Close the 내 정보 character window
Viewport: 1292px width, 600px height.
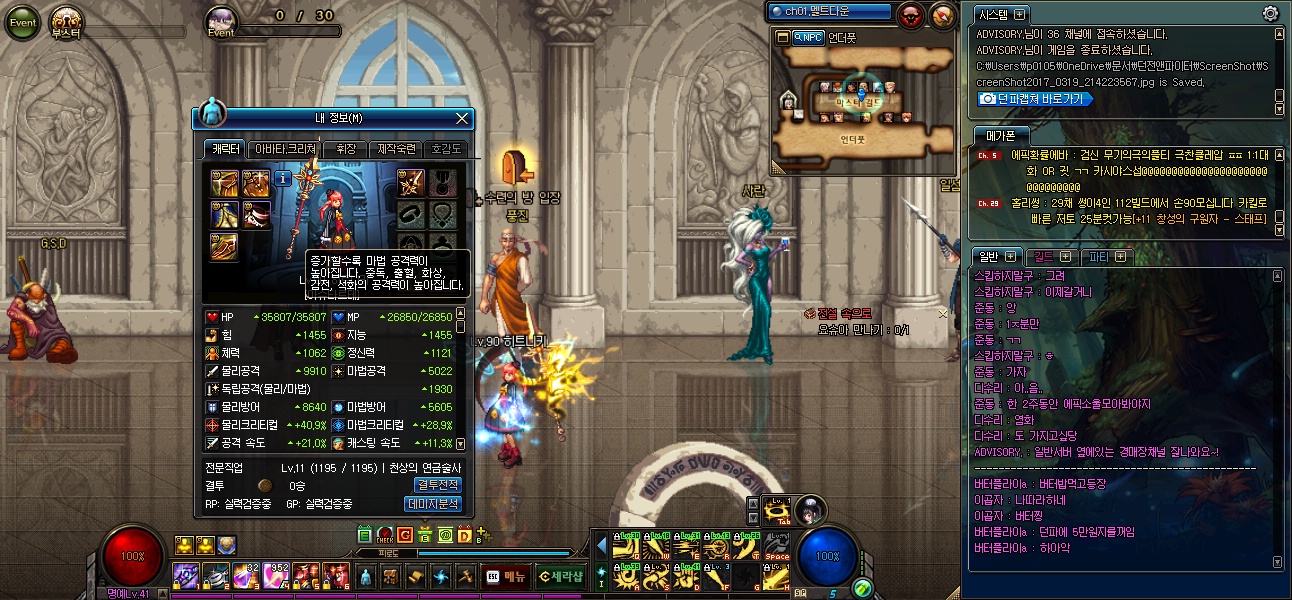[x=462, y=118]
